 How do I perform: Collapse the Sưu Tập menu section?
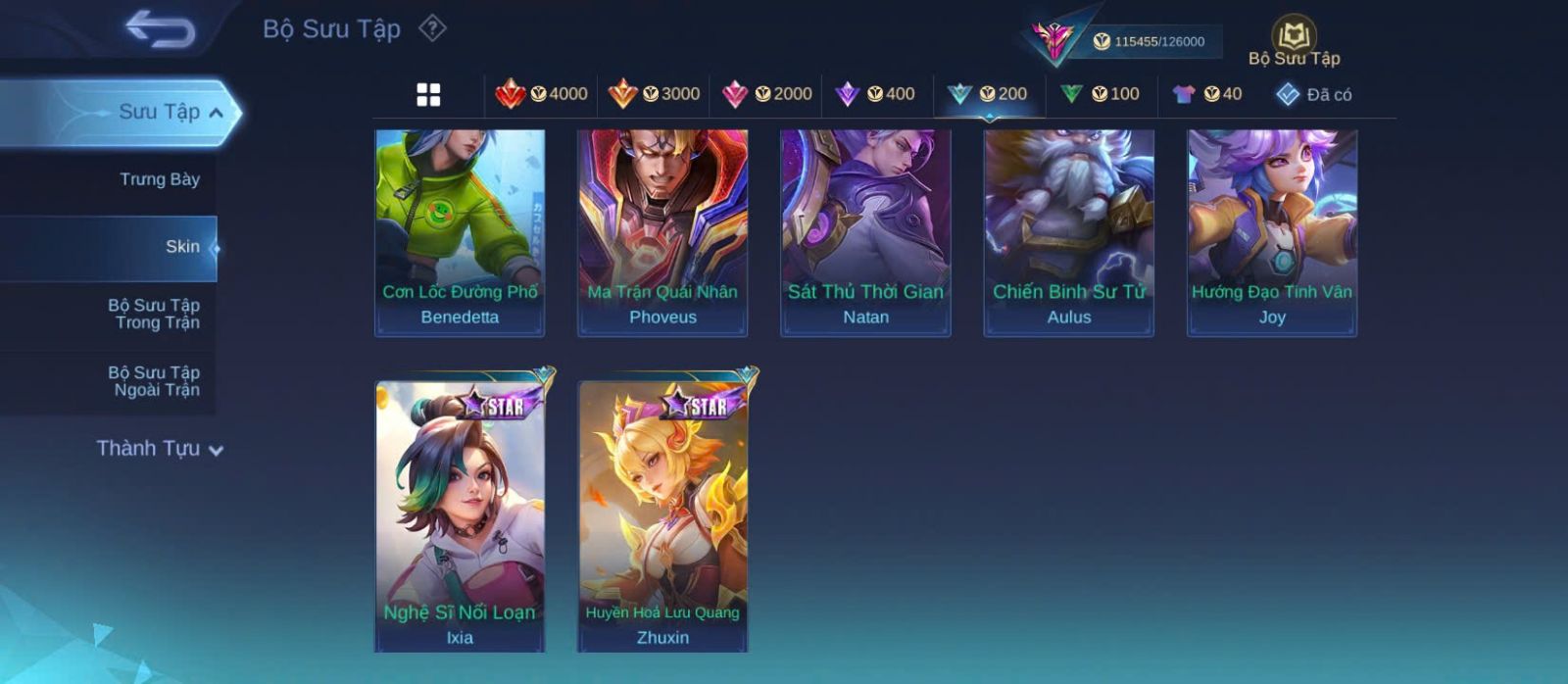[217, 113]
